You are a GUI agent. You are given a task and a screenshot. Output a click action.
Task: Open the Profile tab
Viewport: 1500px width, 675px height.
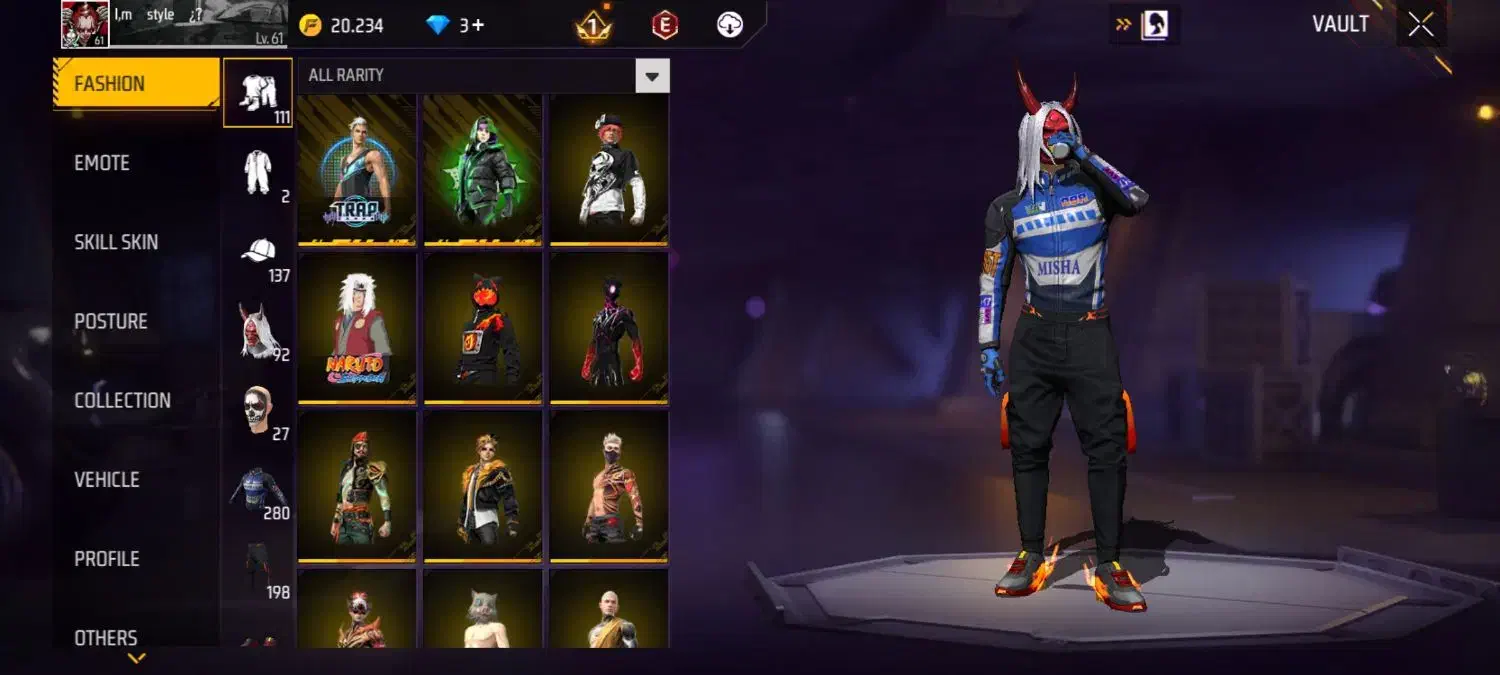107,559
